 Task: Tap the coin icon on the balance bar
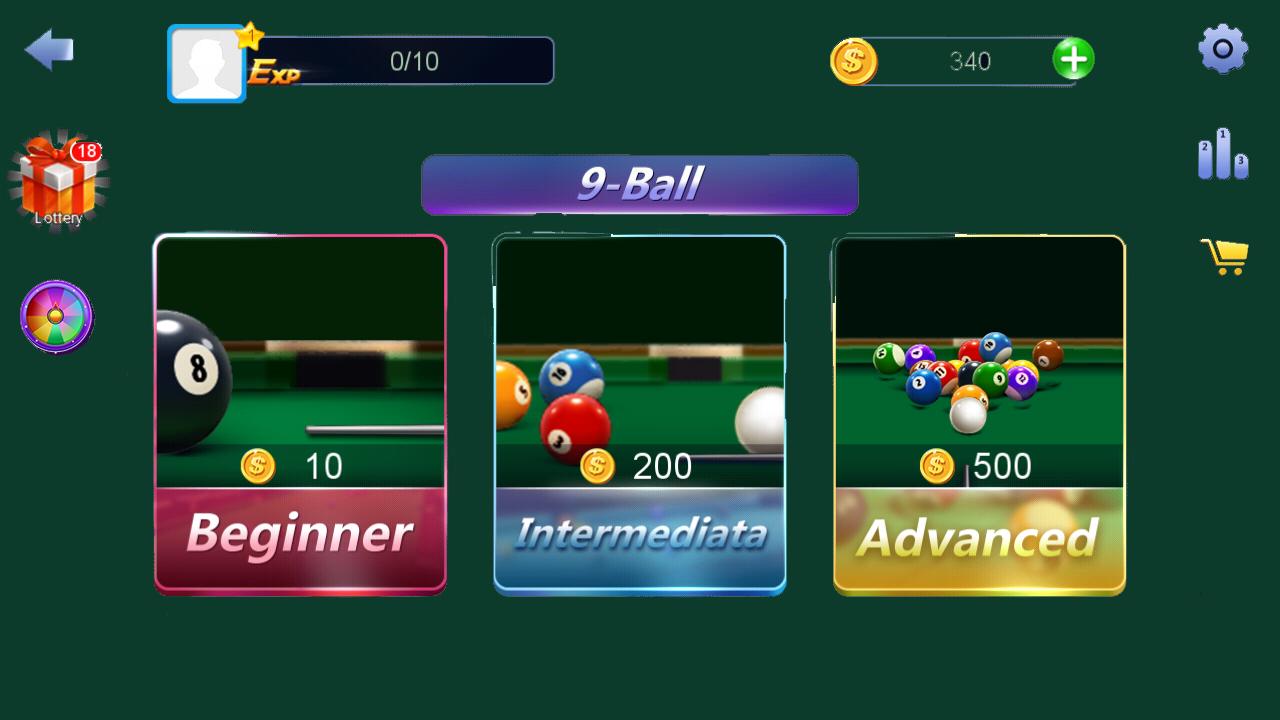pos(855,61)
